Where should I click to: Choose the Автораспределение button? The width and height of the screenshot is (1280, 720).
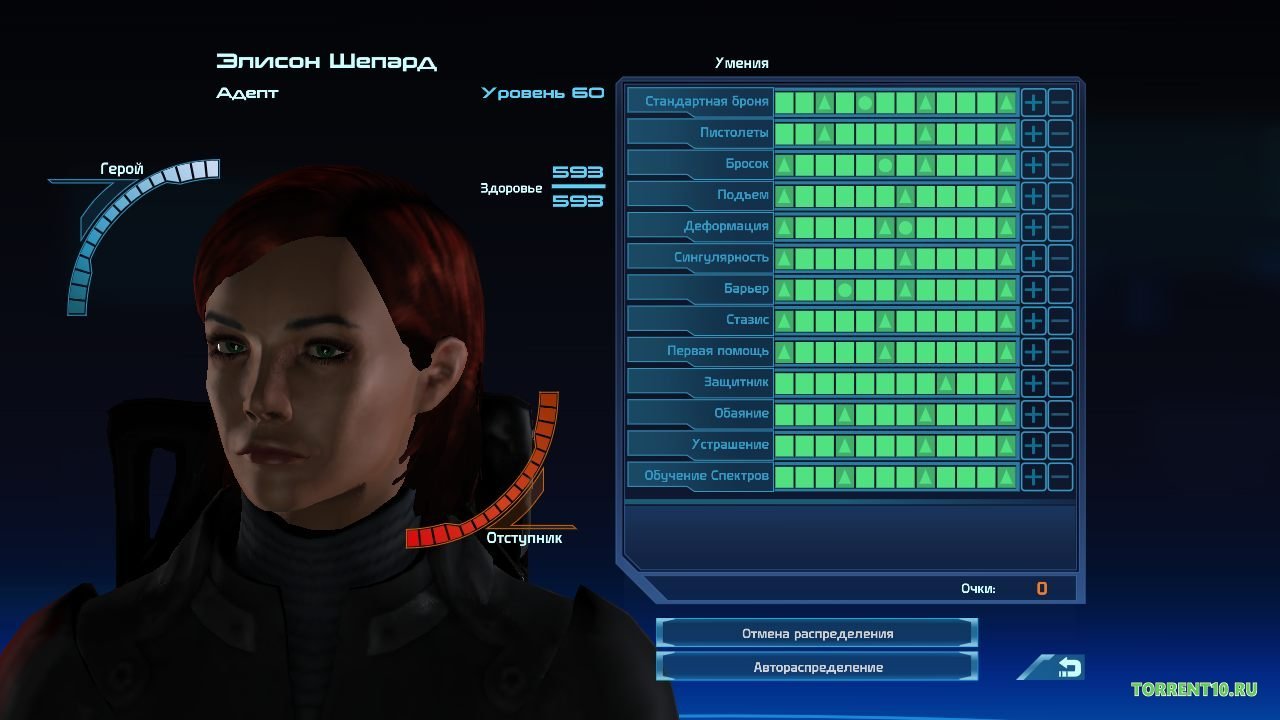tap(817, 667)
